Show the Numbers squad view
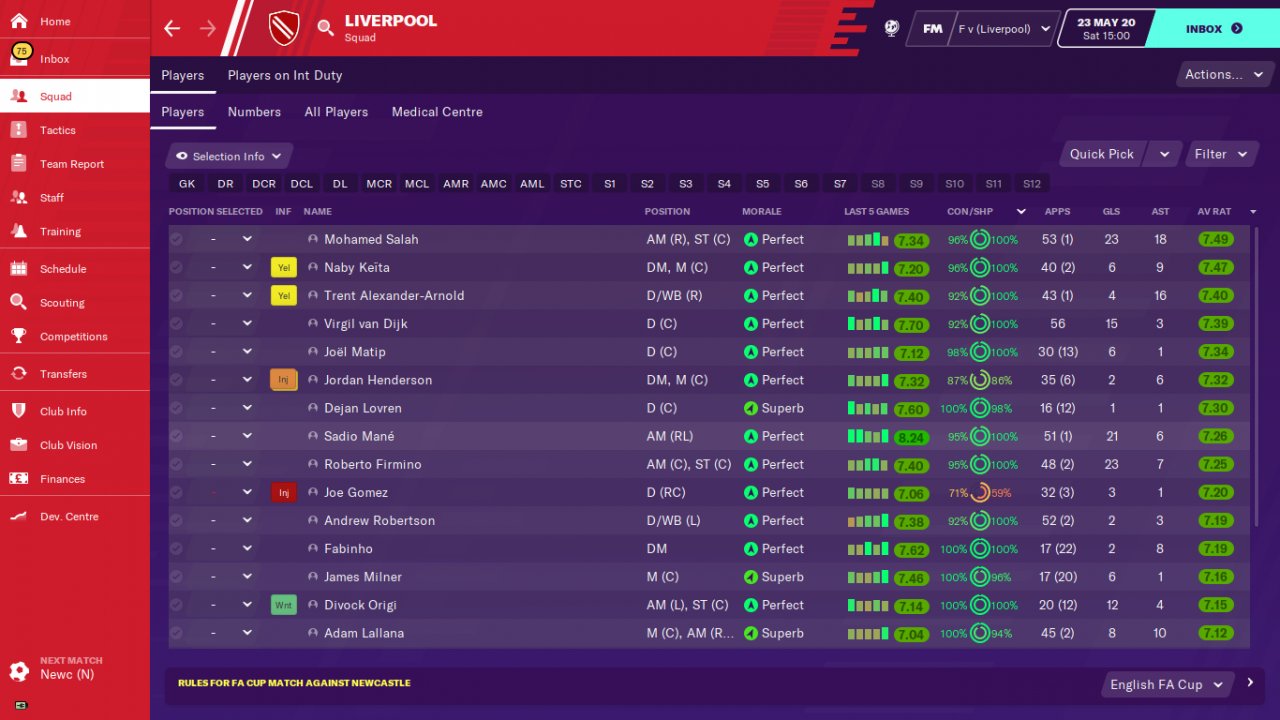The image size is (1280, 720). coord(254,112)
